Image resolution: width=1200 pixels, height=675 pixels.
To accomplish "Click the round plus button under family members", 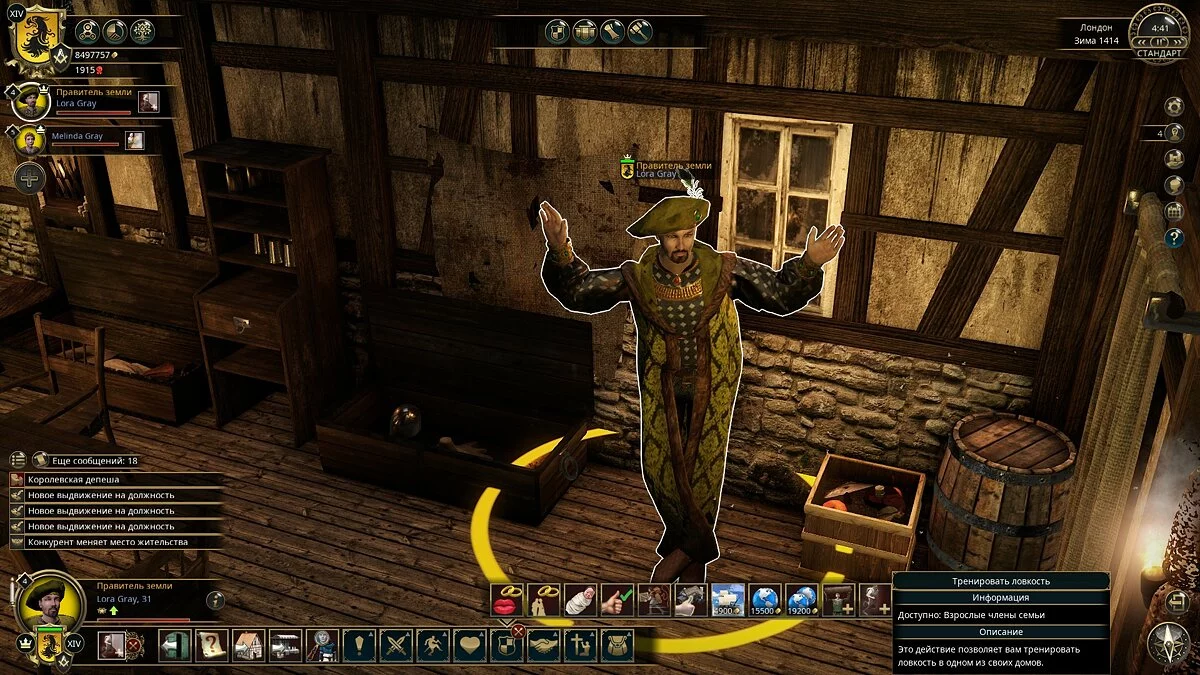I will (x=29, y=179).
